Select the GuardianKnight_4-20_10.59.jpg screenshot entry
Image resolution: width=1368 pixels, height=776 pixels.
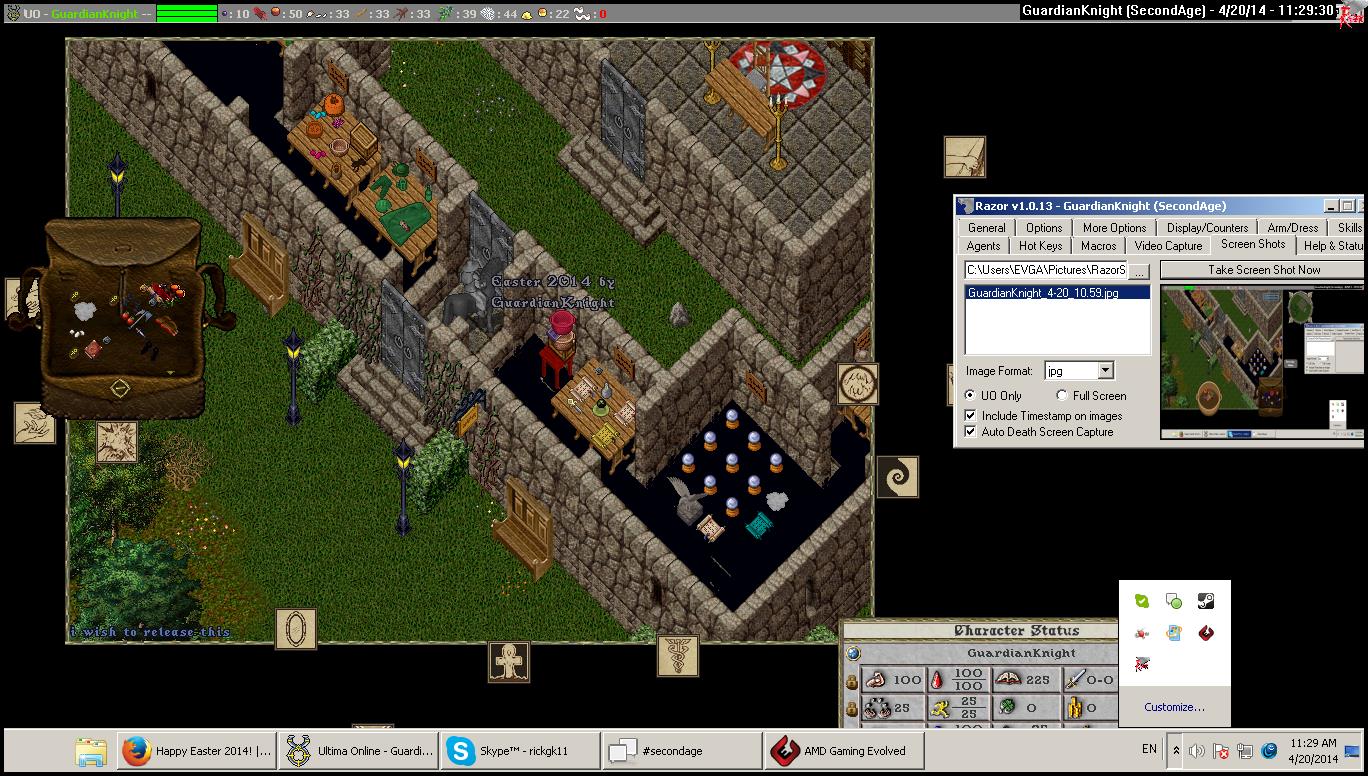1043,293
